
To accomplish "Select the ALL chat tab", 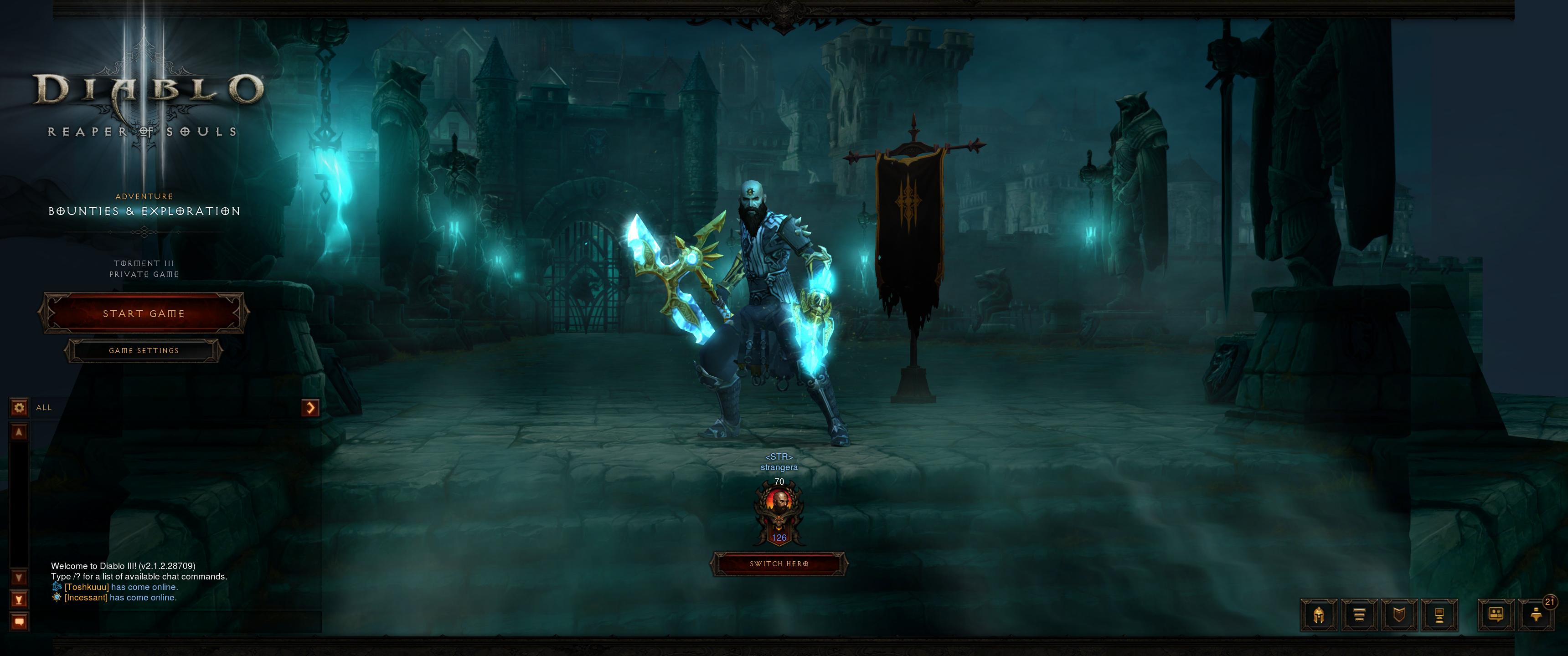I will pos(44,408).
